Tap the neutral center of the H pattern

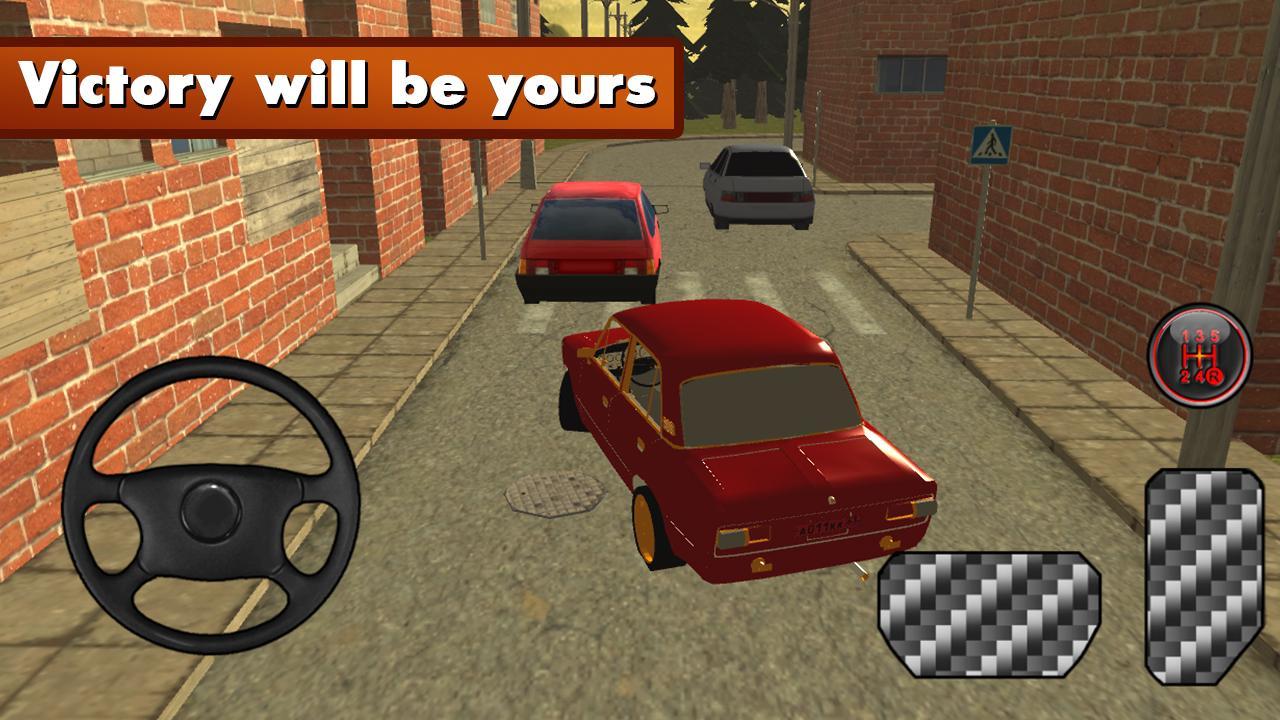point(1201,356)
